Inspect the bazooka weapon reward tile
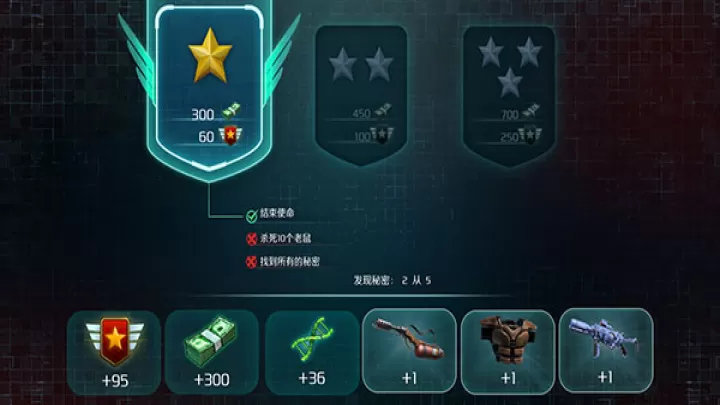Image resolution: width=720 pixels, height=405 pixels. (x=409, y=350)
